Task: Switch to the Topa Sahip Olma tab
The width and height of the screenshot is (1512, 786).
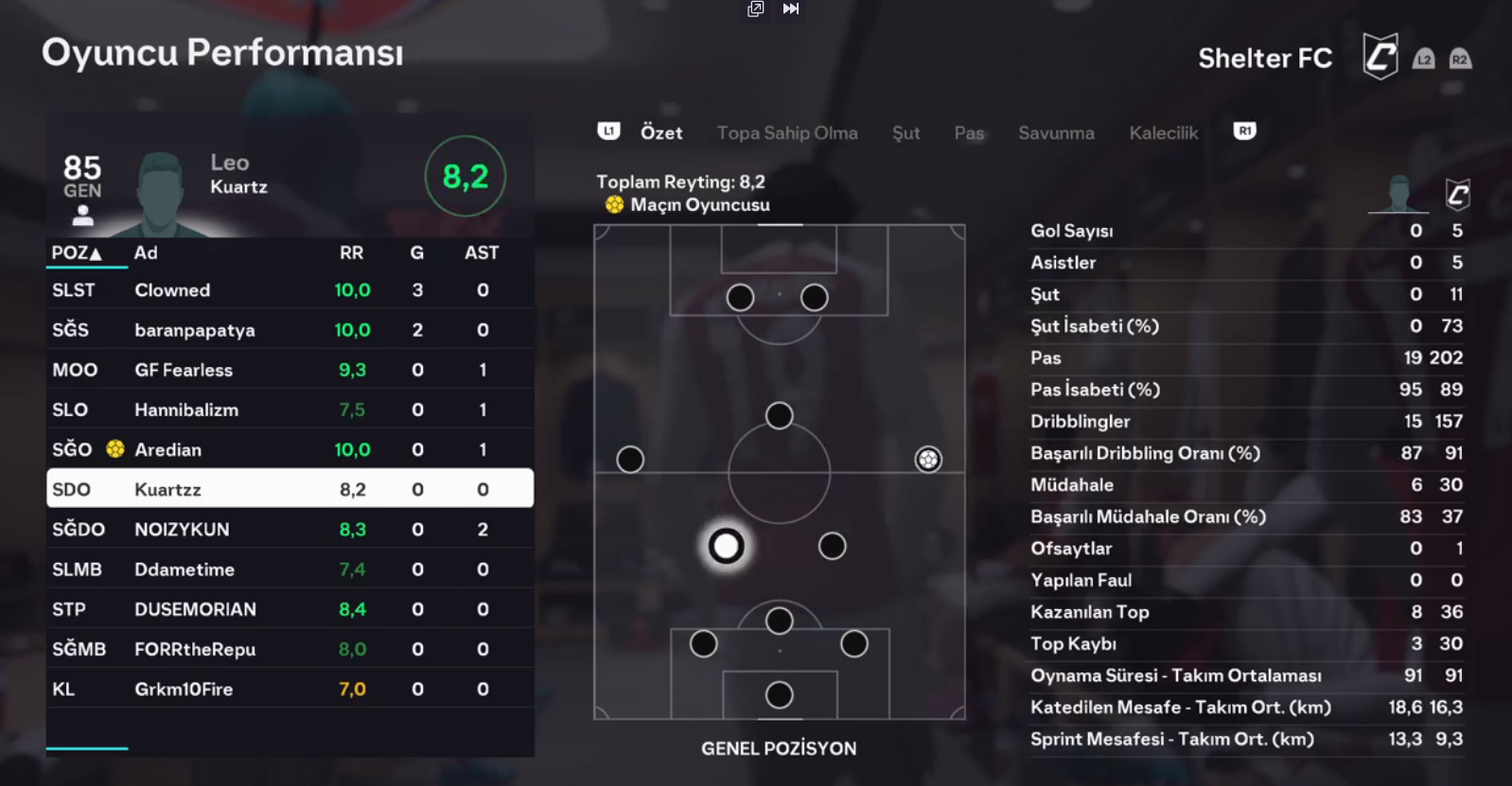Action: (787, 133)
